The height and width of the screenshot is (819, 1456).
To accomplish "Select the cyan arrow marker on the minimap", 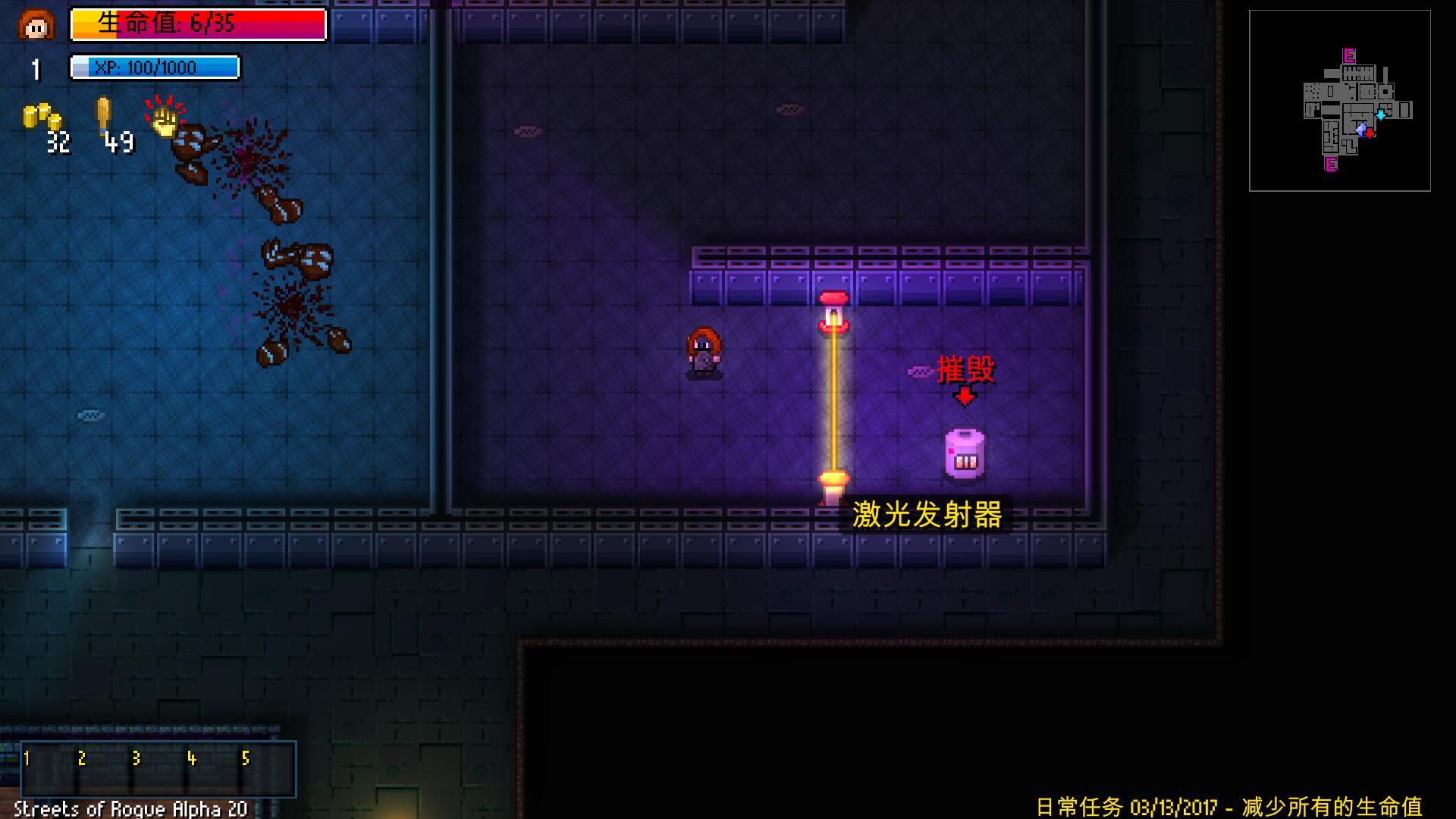I will (x=1381, y=114).
